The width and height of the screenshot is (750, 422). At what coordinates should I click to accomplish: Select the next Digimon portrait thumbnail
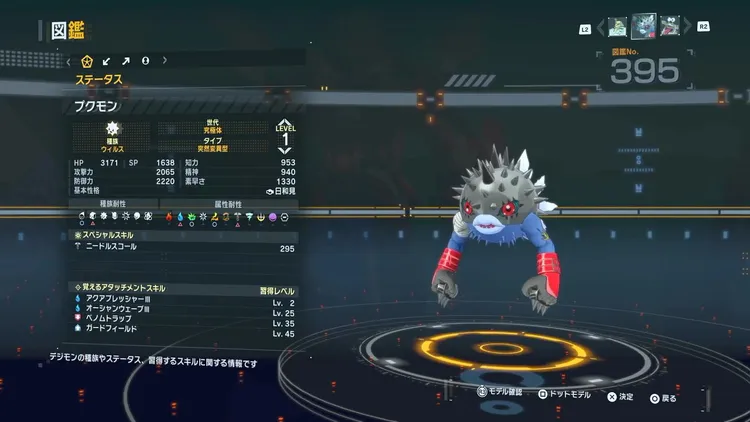(x=669, y=26)
